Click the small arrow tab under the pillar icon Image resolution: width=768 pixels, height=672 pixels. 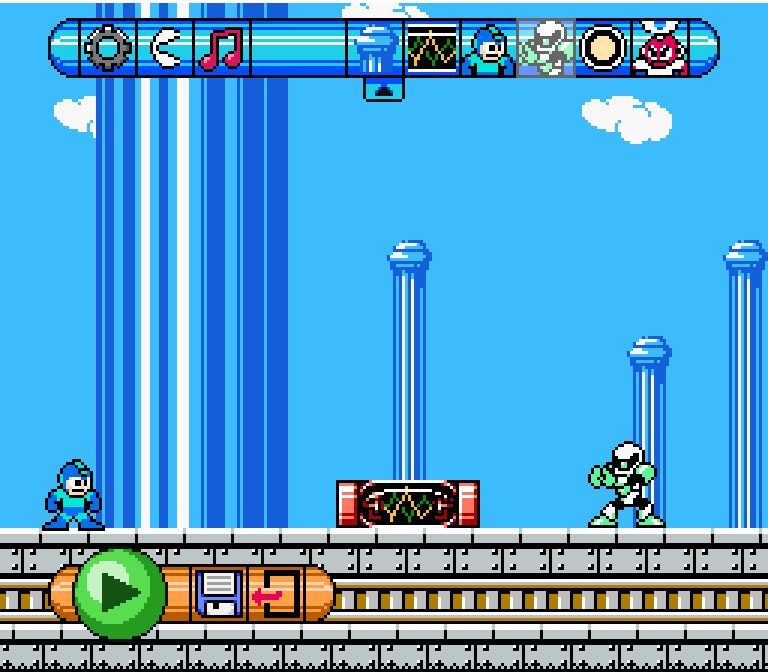(384, 90)
